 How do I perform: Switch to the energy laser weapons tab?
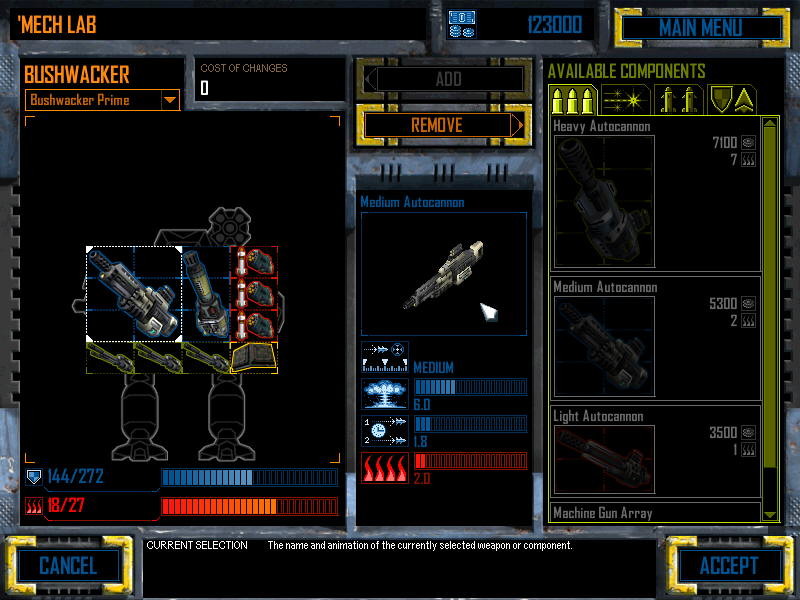626,100
